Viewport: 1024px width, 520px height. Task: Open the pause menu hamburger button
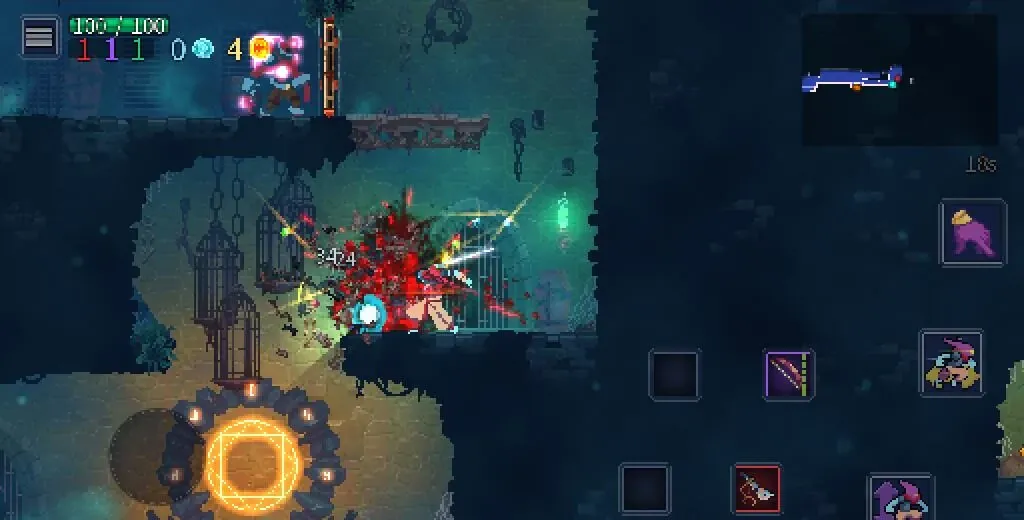tap(40, 39)
